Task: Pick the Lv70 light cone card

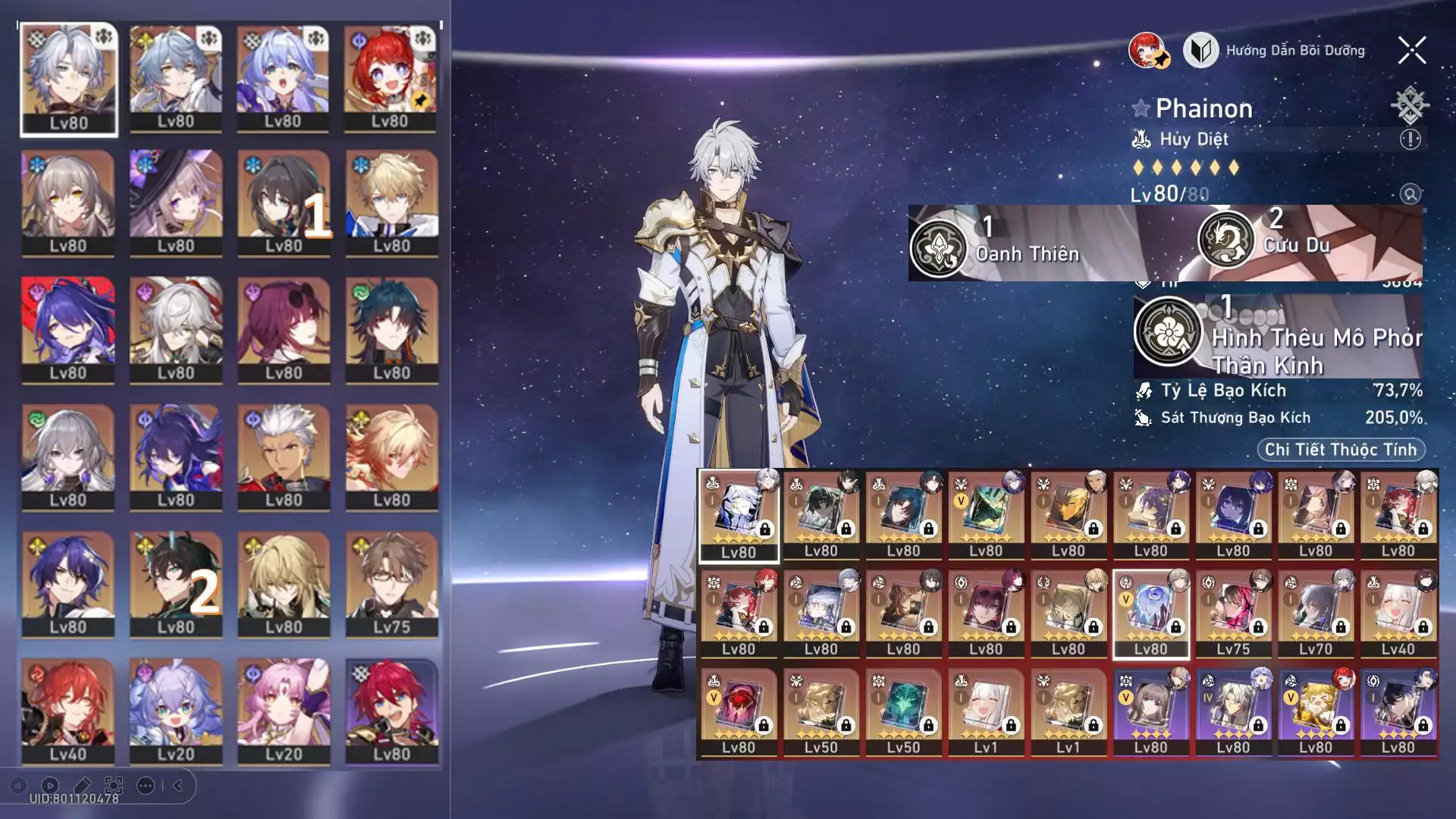Action: [1315, 613]
